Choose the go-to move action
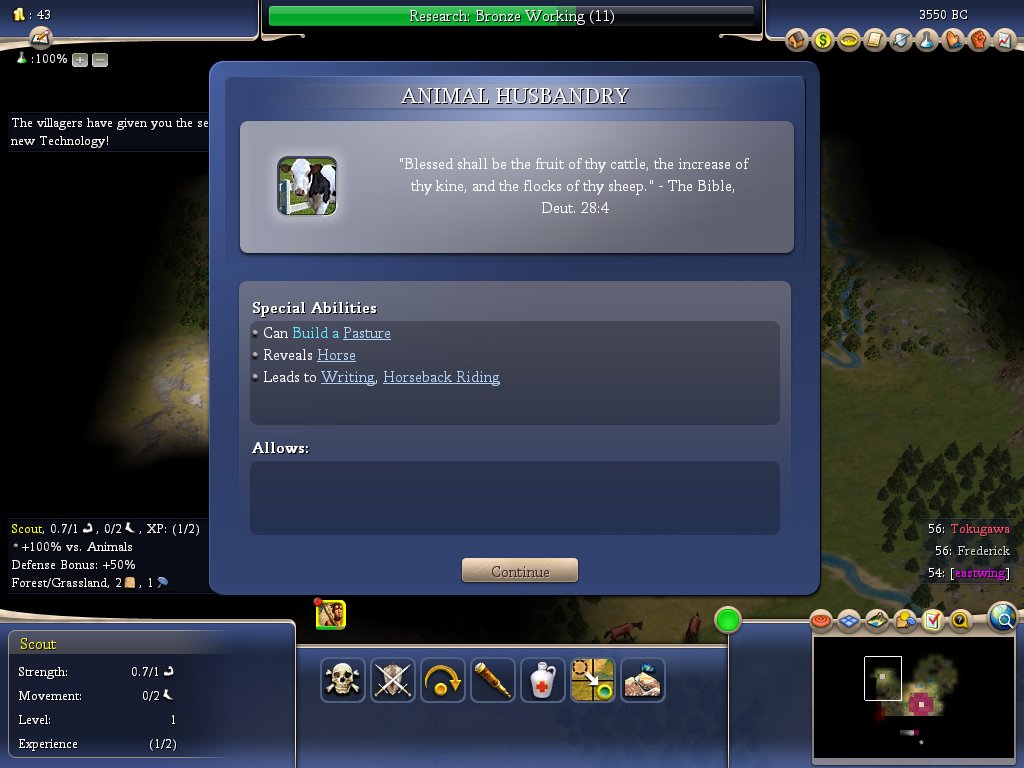 (592, 680)
